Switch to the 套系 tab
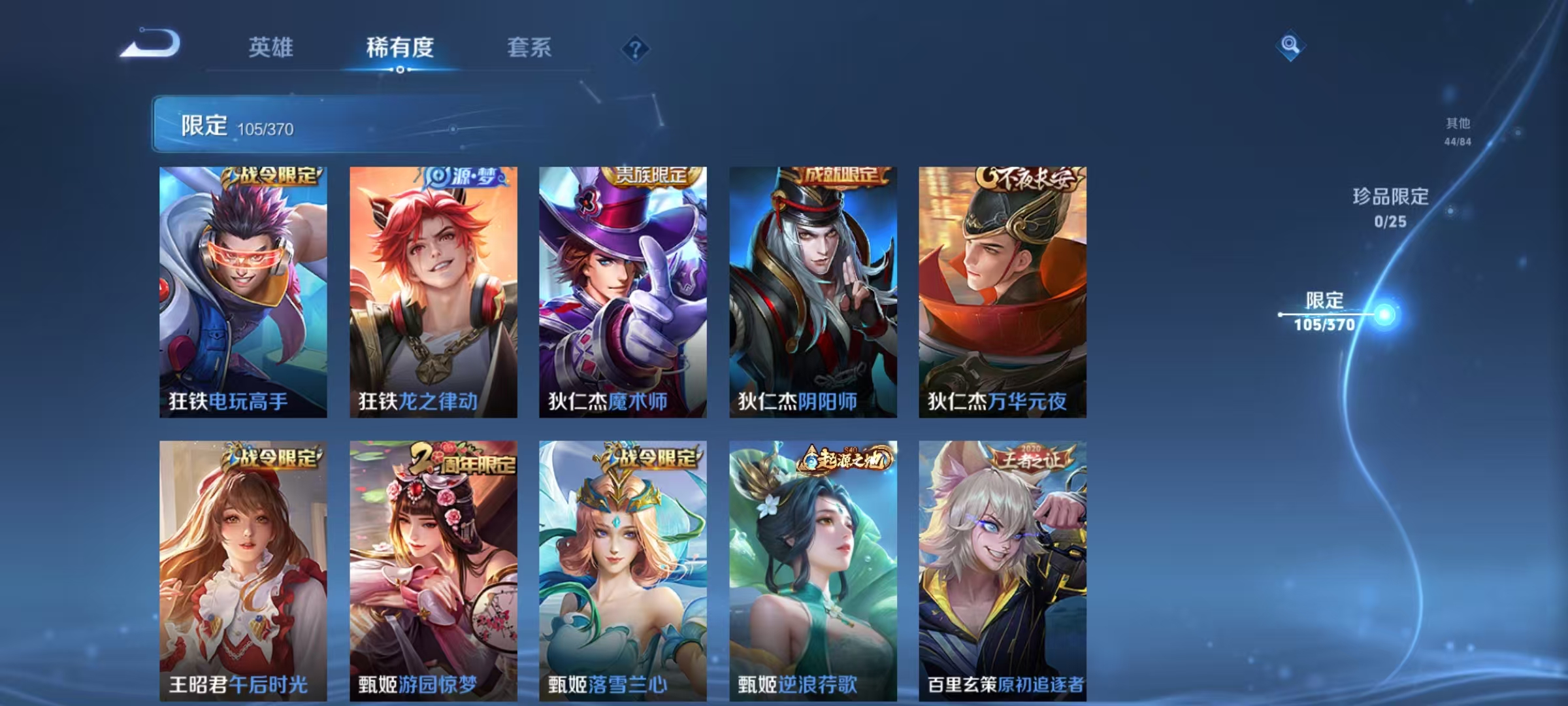The width and height of the screenshot is (1568, 706). pos(530,48)
